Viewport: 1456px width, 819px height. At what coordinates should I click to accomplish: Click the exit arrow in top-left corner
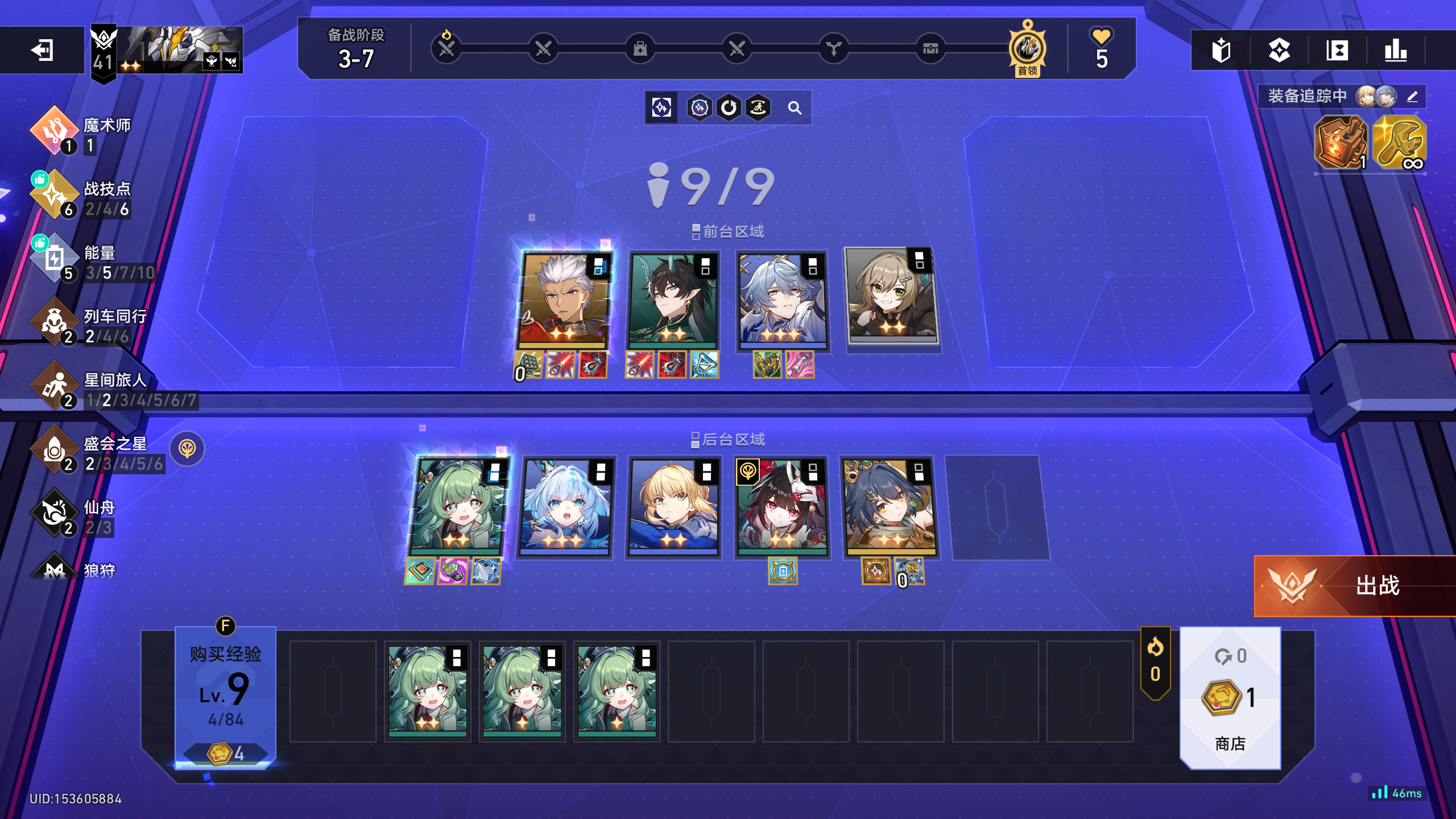click(x=41, y=50)
